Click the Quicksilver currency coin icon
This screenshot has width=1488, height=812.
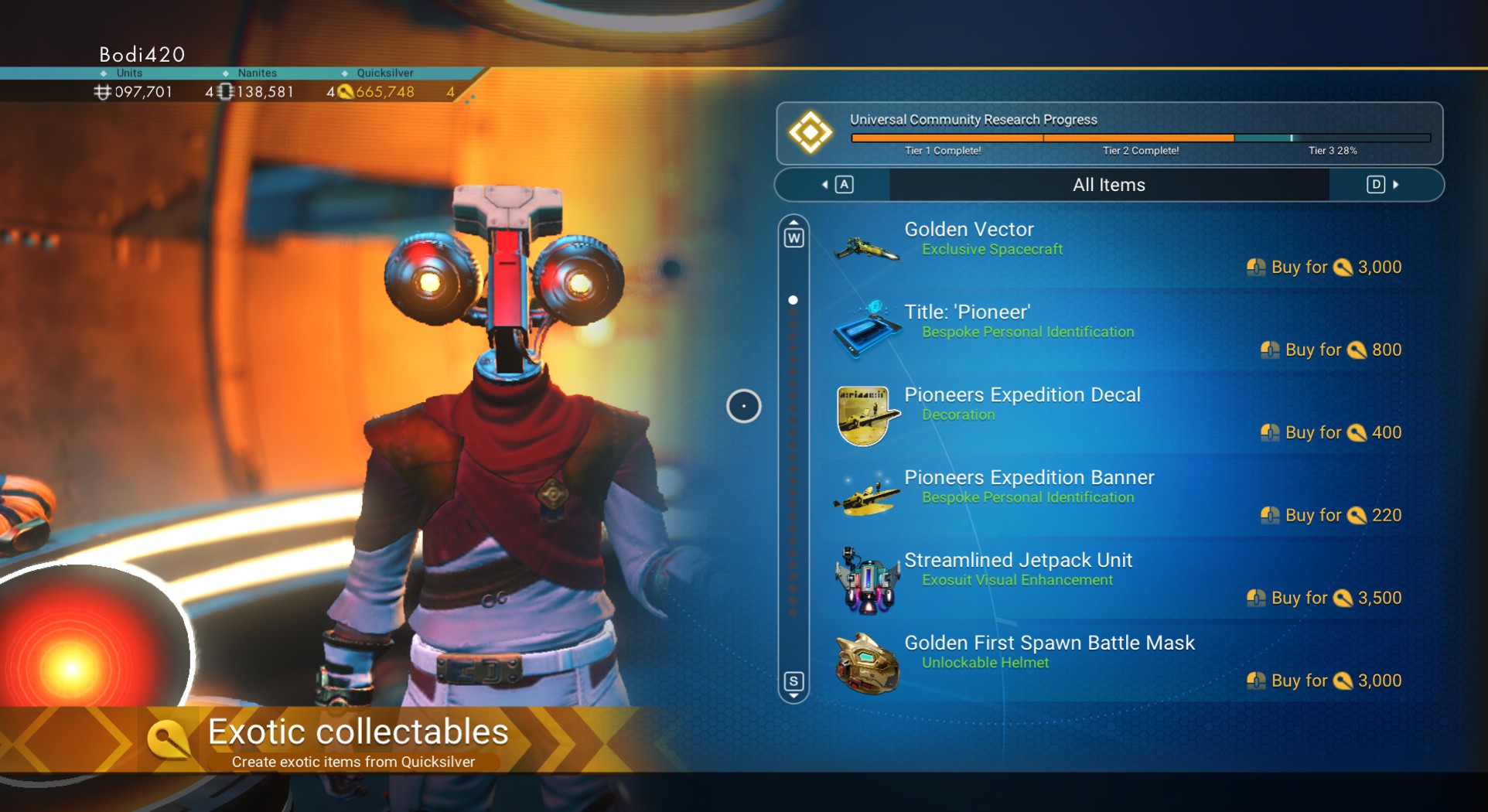[x=345, y=91]
